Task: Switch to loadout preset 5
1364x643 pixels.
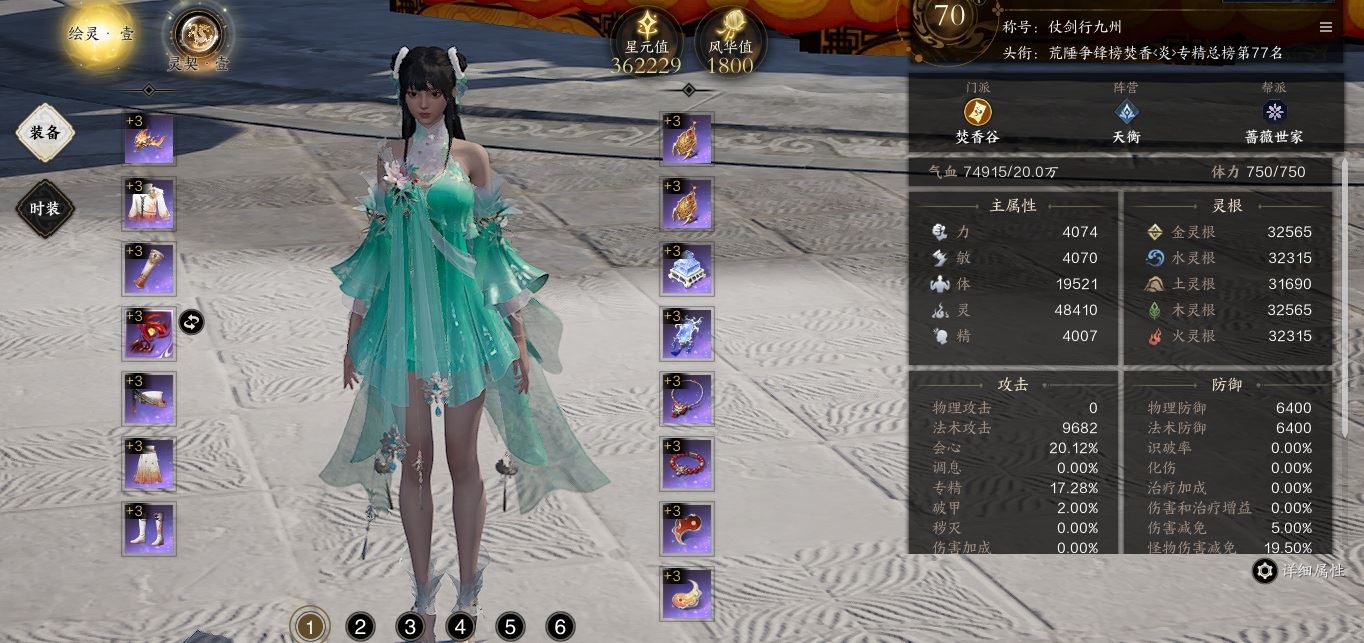Action: 510,627
